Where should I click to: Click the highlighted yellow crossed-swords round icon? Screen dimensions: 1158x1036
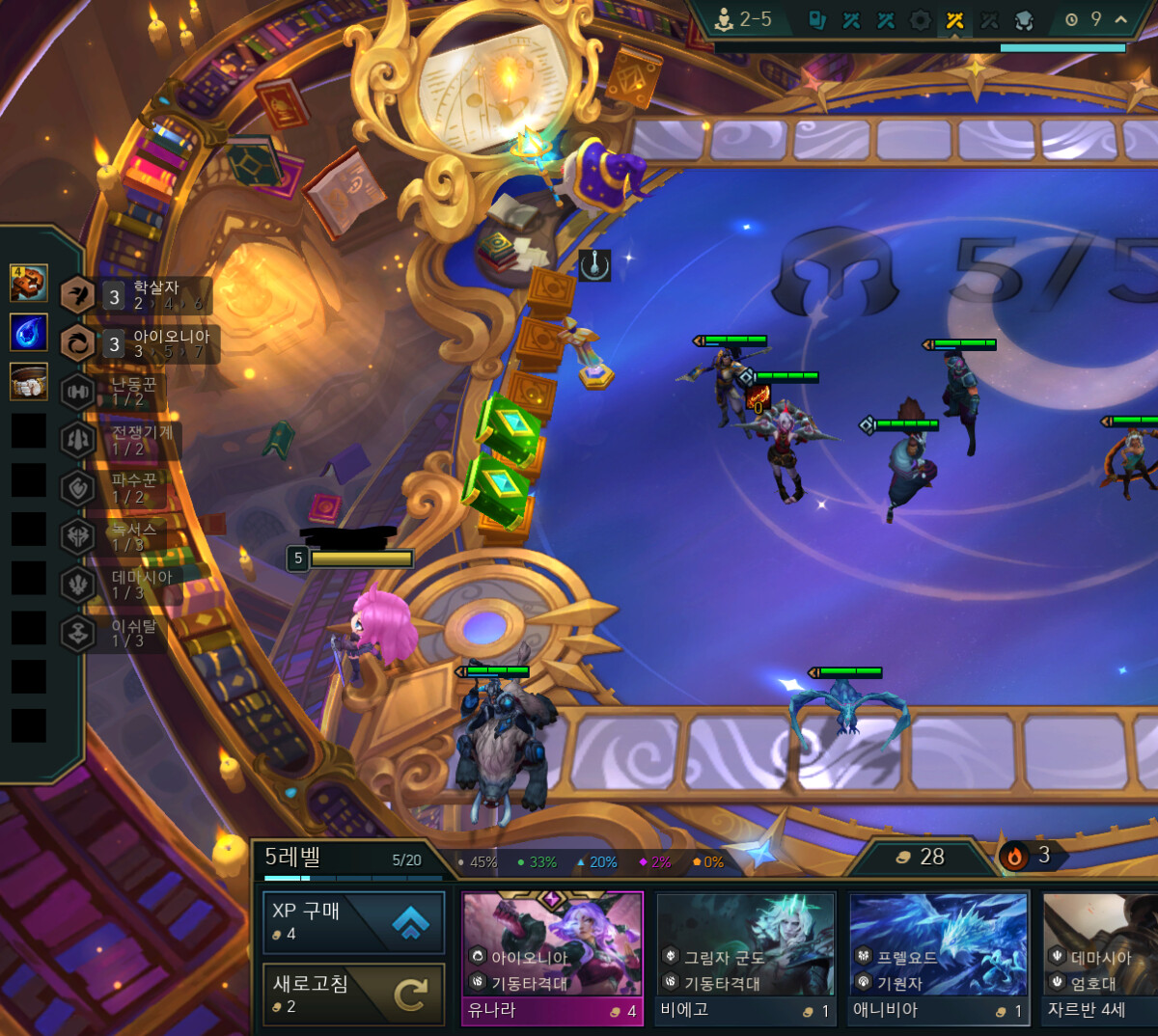955,20
